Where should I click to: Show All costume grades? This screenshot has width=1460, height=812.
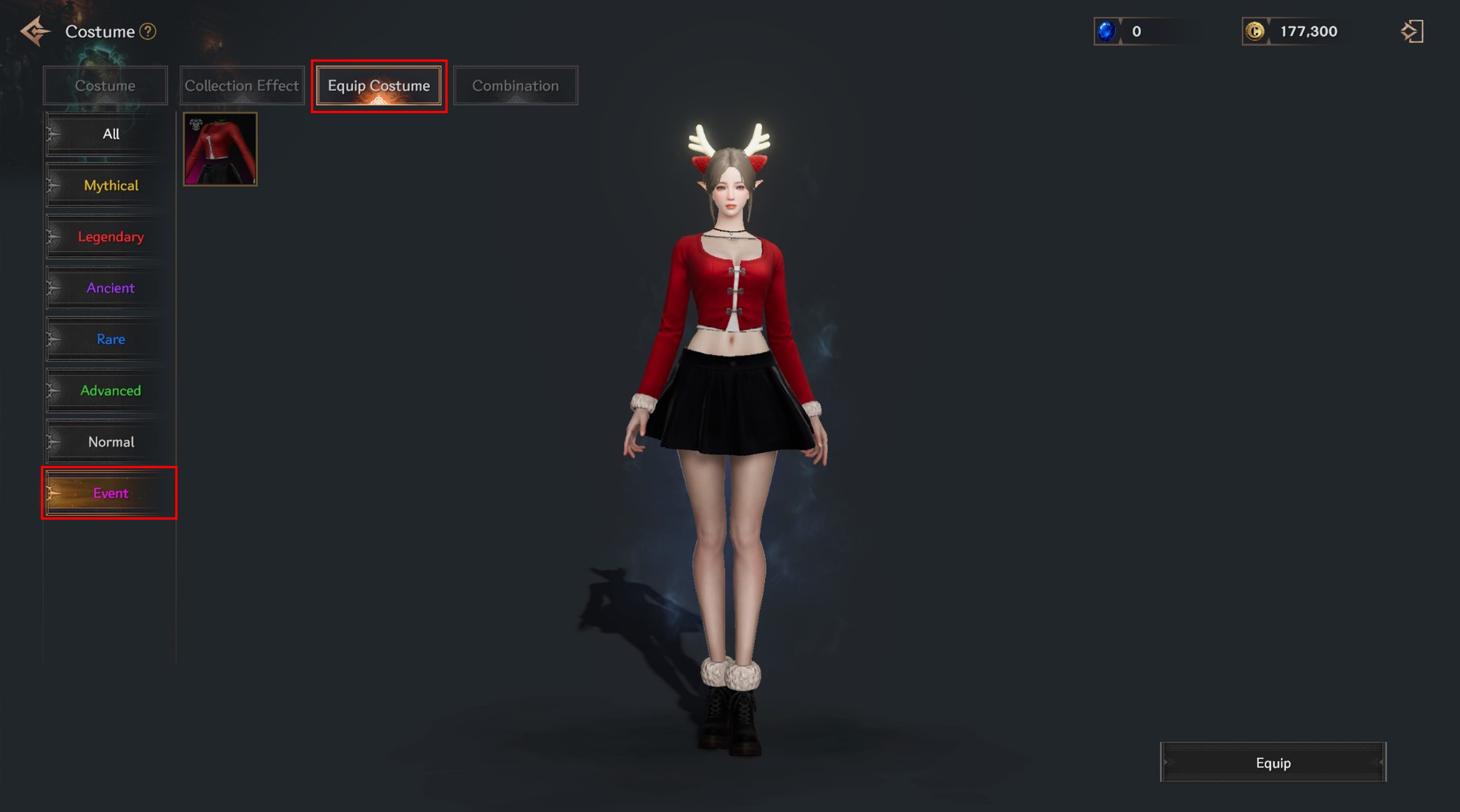click(110, 134)
